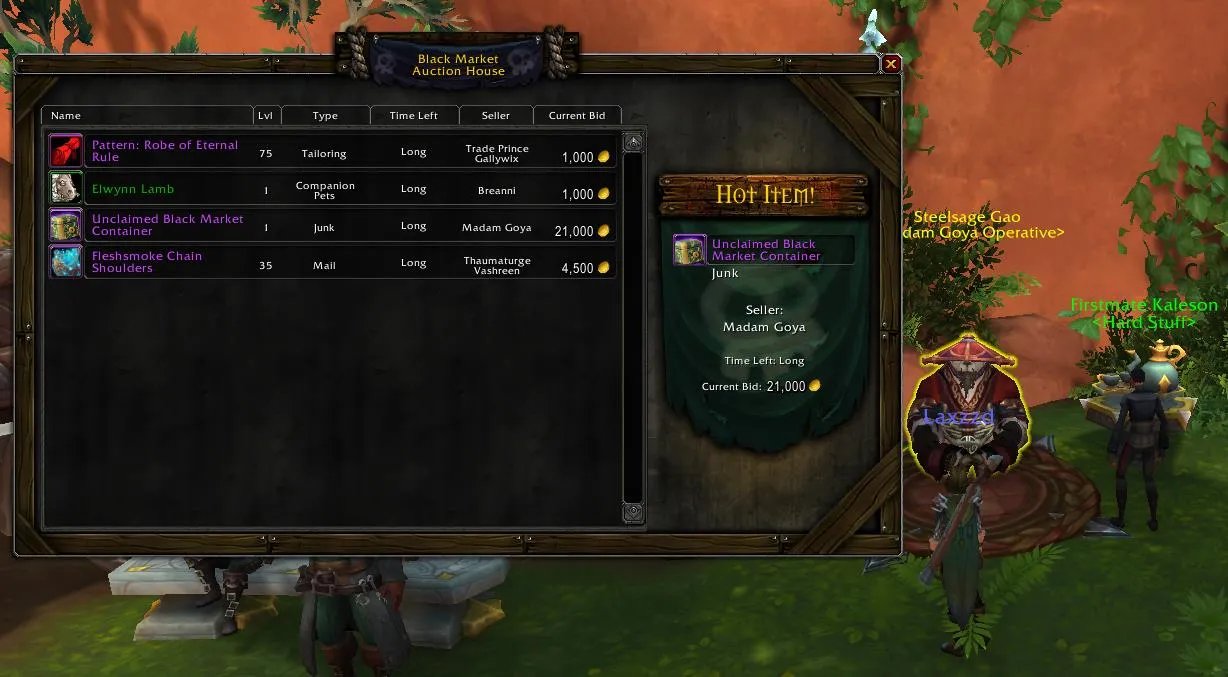Sort auctions by Lvl column
The height and width of the screenshot is (677, 1228).
[265, 115]
